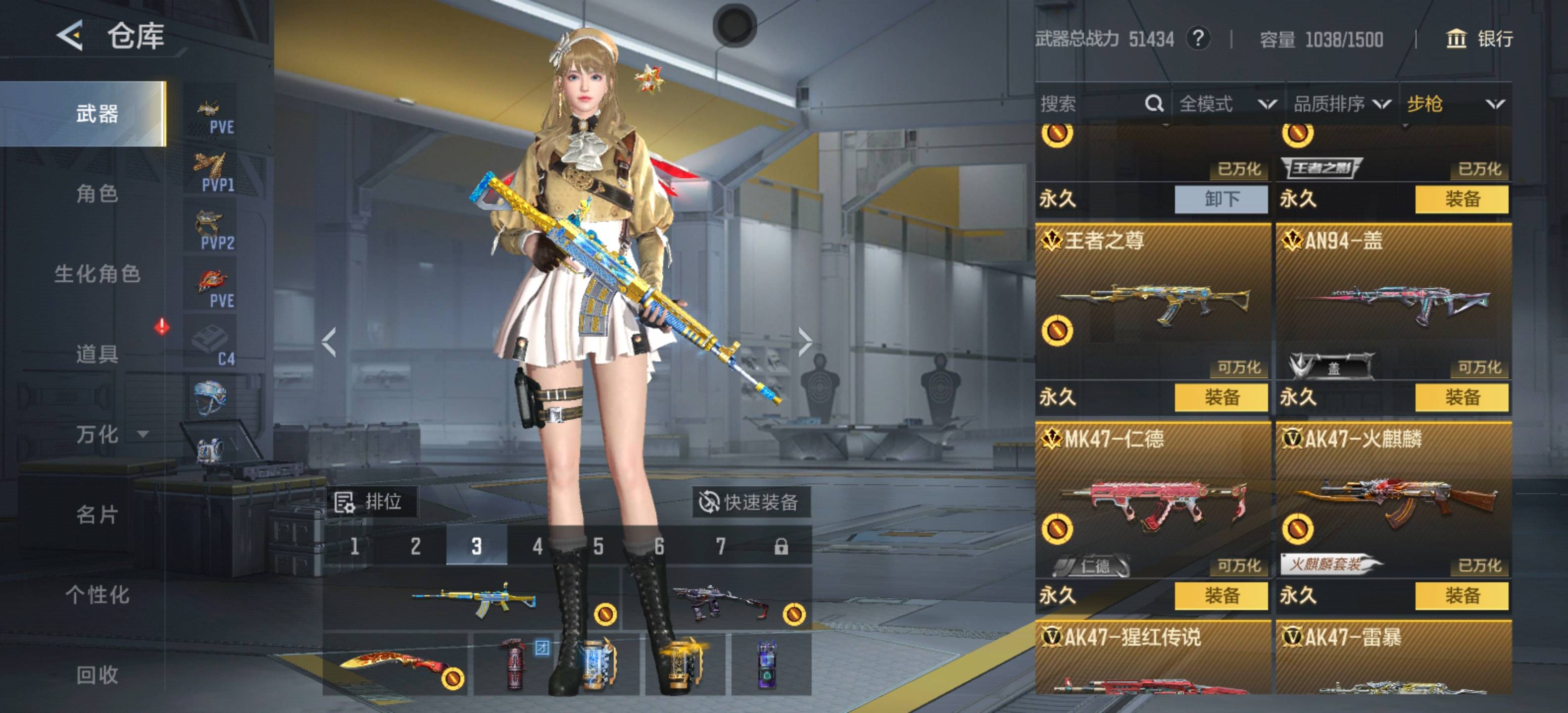Open the 全模式 mode dropdown

point(1226,104)
